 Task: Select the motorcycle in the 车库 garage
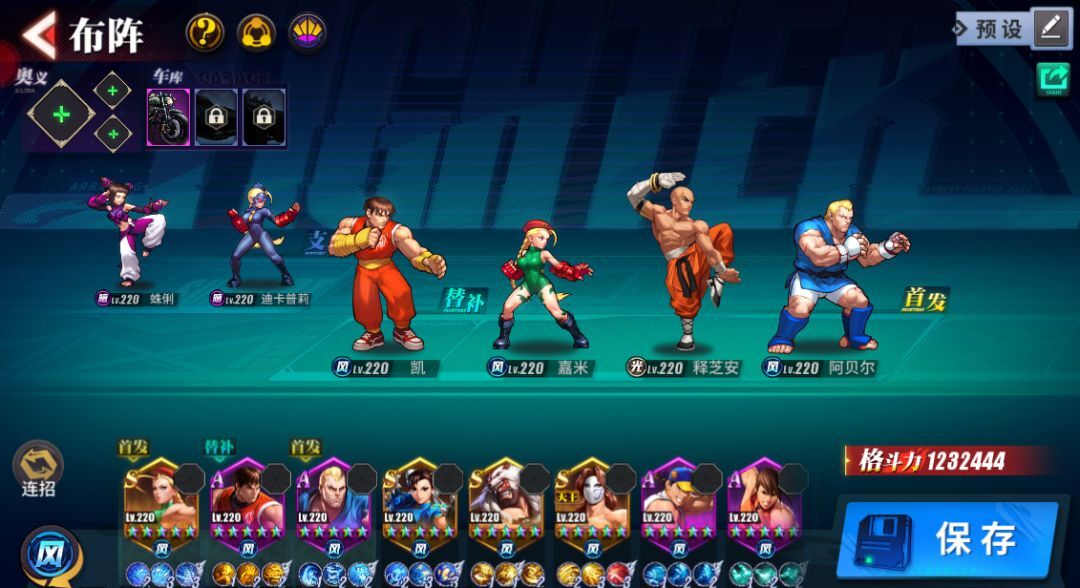[x=168, y=117]
